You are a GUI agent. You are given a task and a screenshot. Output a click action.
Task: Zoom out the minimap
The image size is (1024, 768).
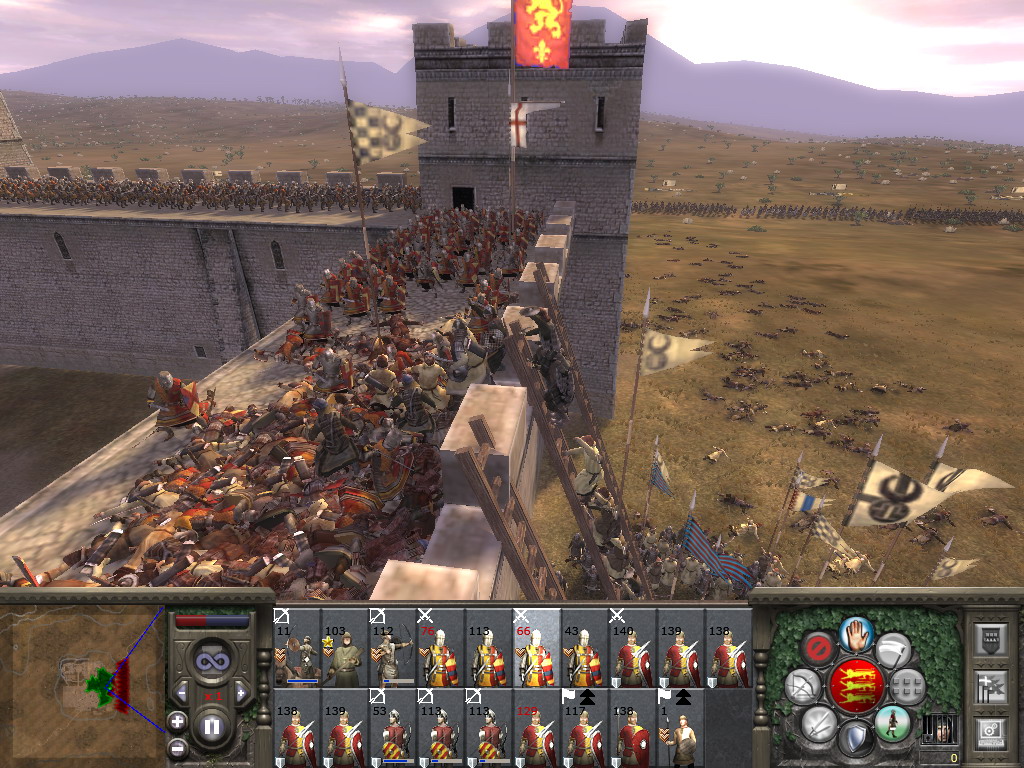pos(177,746)
